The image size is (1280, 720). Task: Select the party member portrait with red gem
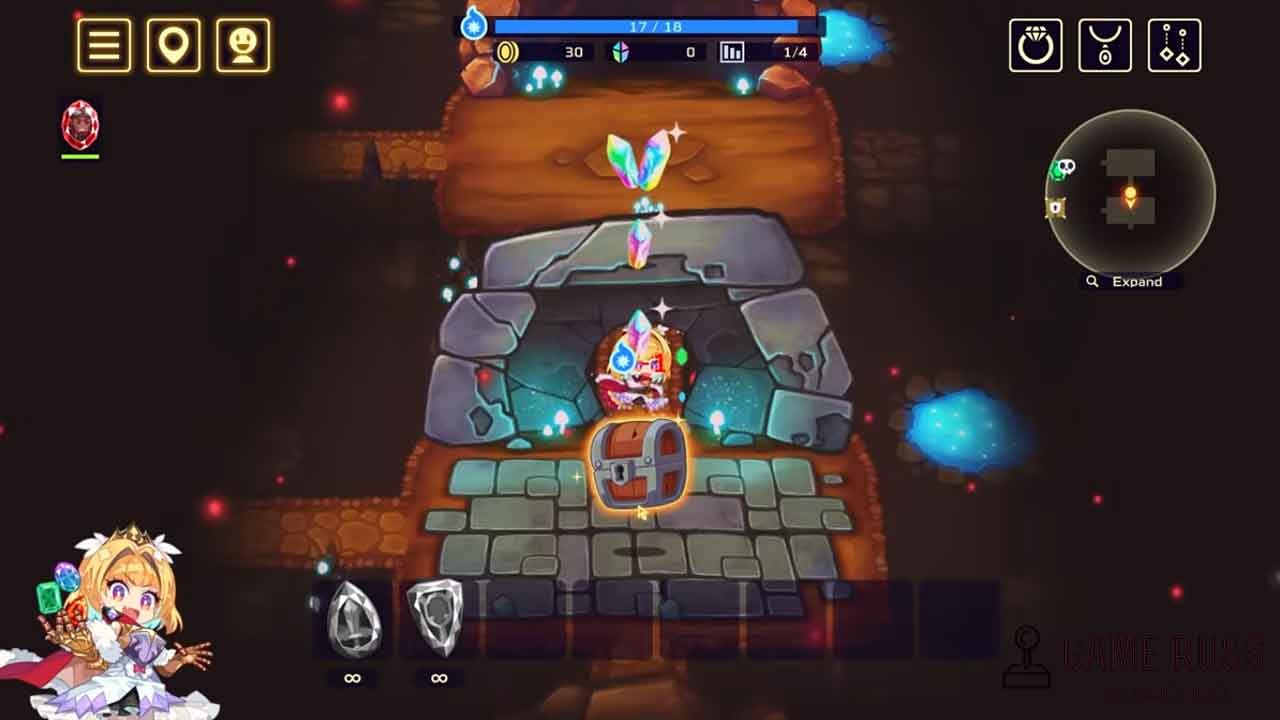point(80,125)
